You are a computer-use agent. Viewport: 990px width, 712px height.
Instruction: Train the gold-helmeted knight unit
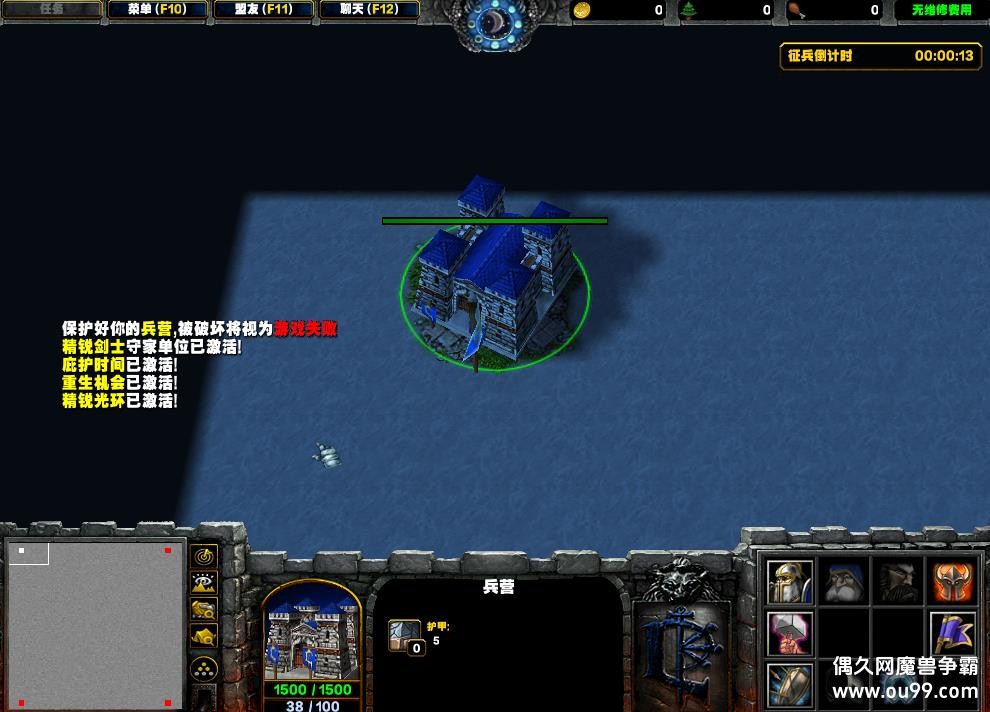coord(789,581)
